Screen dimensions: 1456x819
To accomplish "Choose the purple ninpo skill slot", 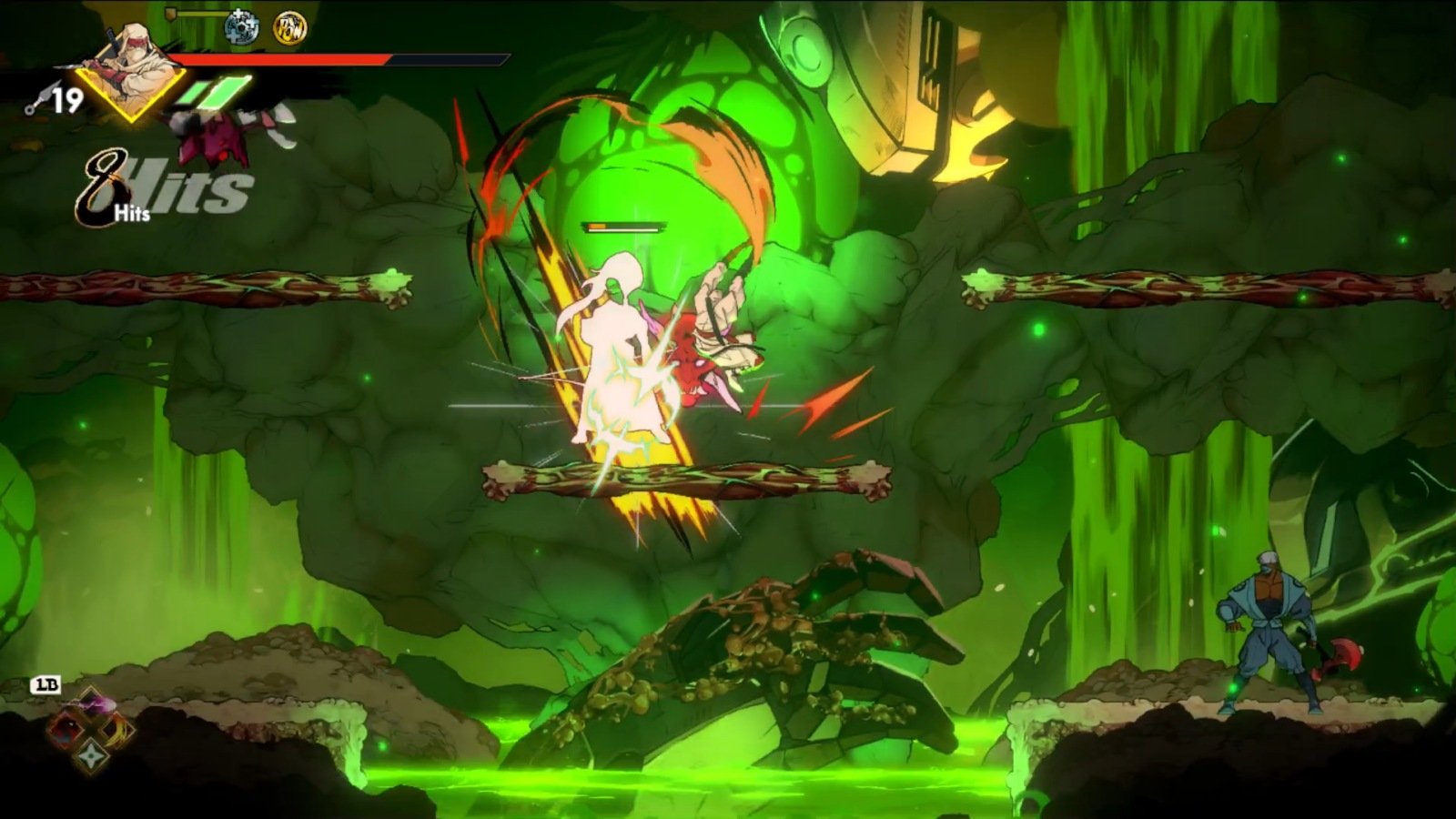I will click(x=92, y=704).
